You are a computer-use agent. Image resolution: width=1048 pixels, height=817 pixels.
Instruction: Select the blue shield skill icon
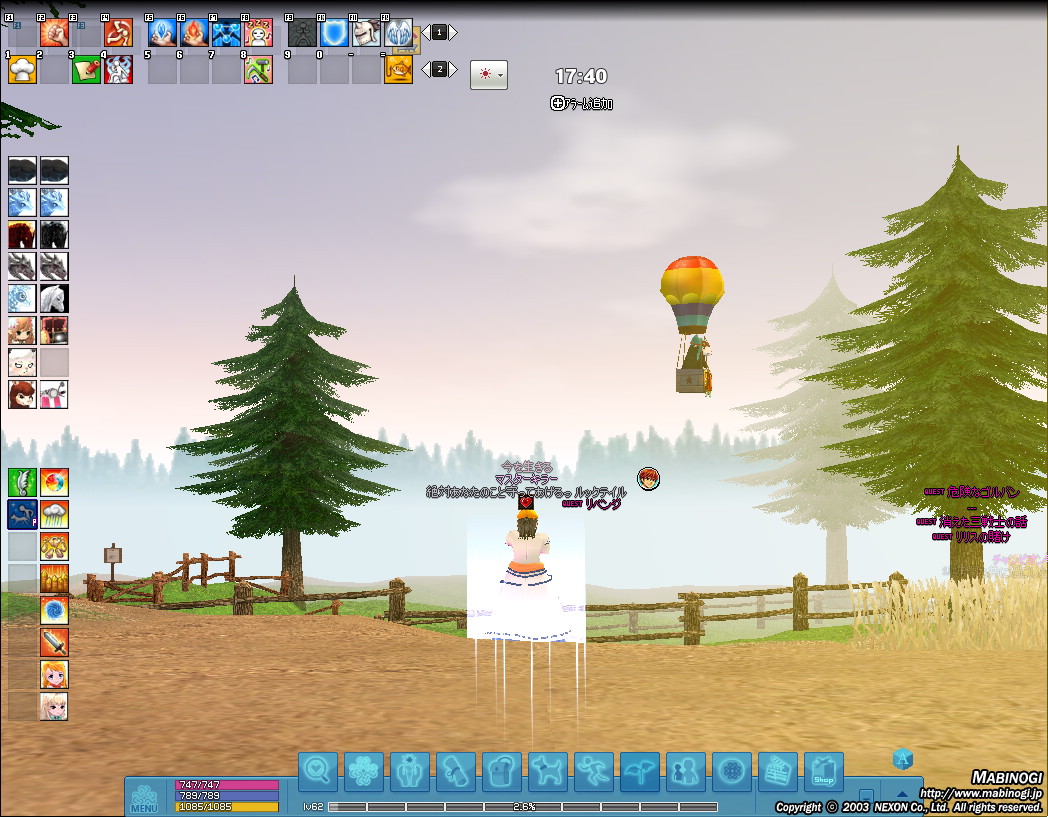[334, 33]
